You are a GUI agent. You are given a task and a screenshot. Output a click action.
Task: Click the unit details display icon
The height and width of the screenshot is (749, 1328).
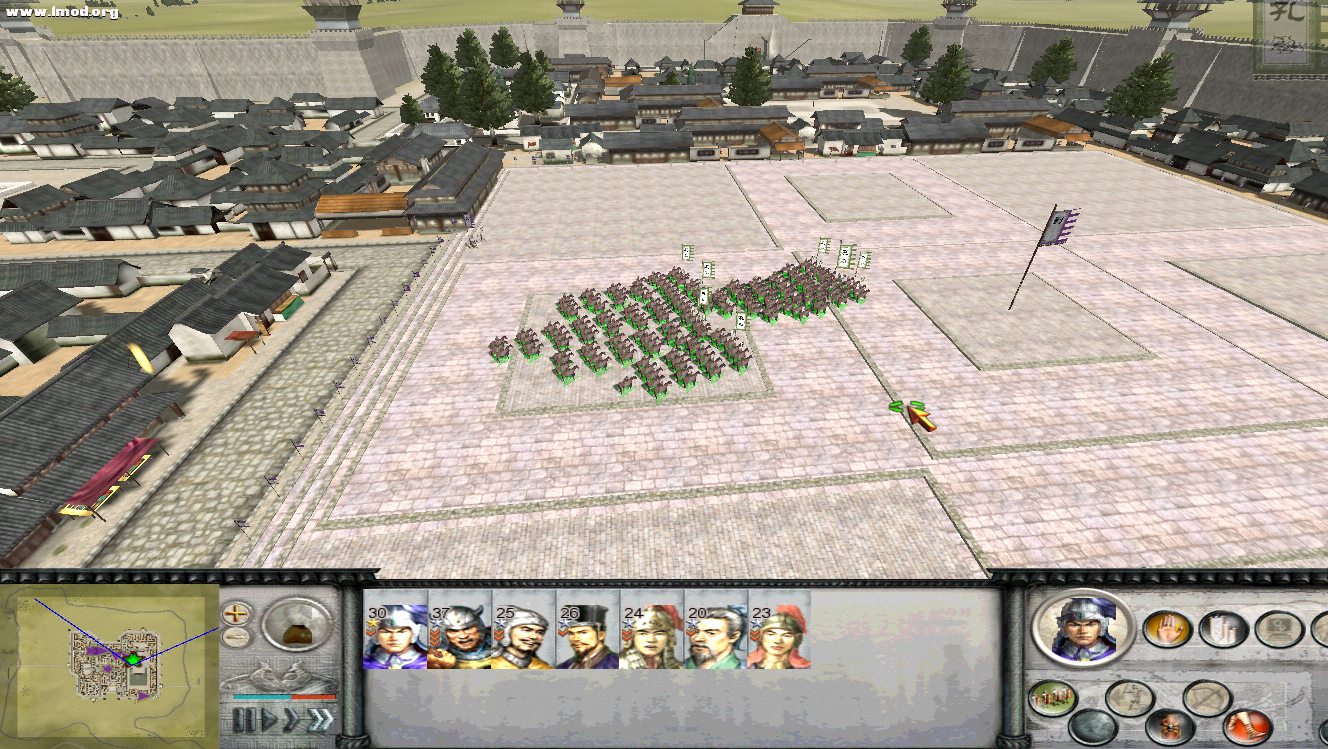pos(1278,628)
